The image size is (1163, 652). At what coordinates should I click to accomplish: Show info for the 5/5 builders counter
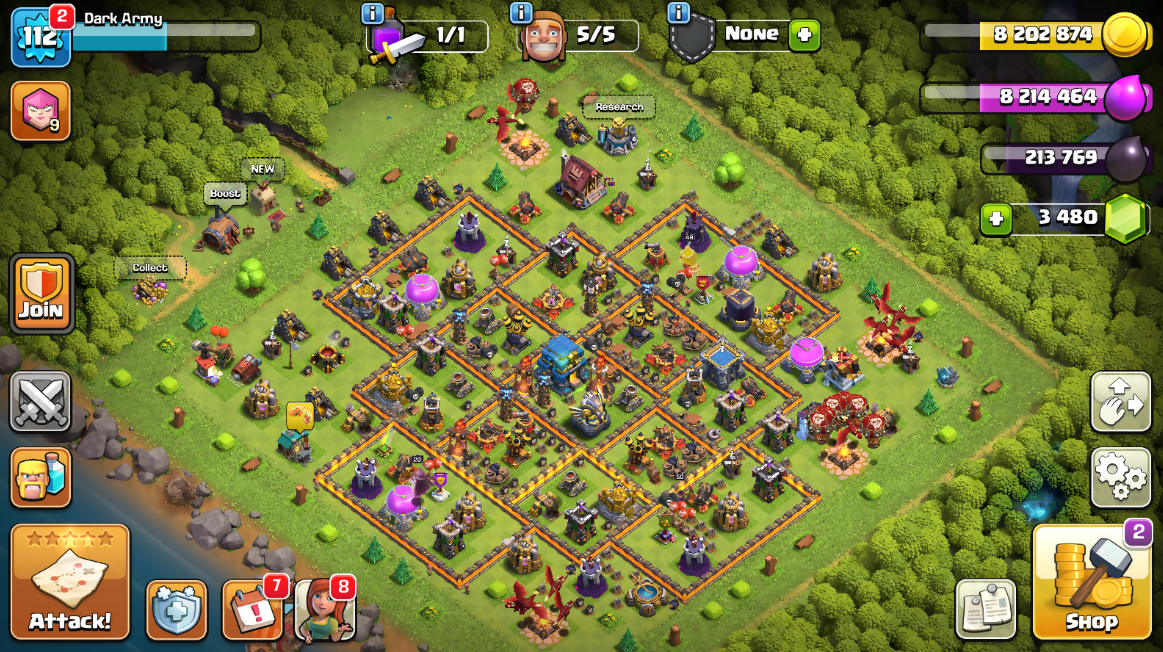point(521,13)
